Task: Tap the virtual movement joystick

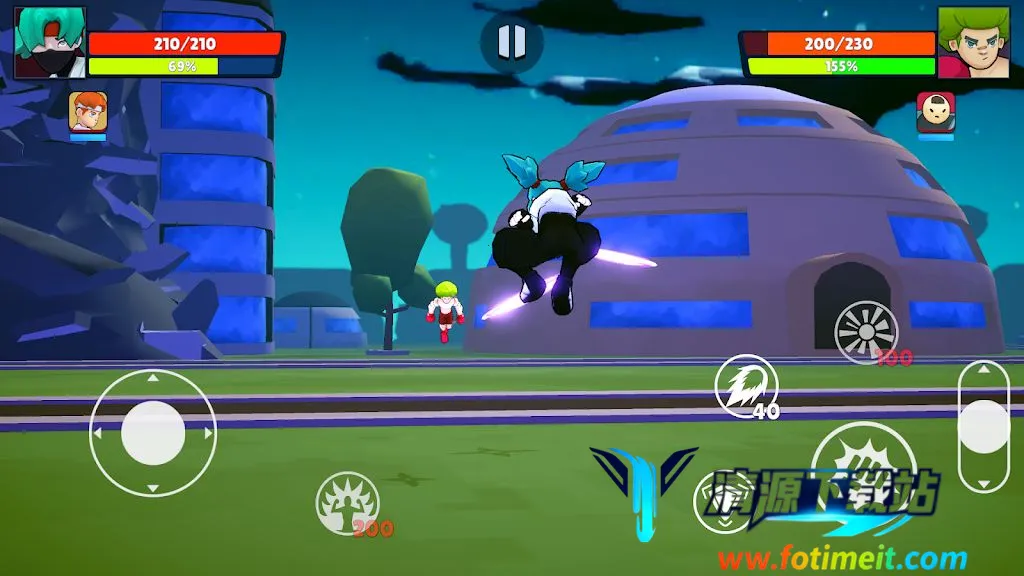Action: (153, 433)
